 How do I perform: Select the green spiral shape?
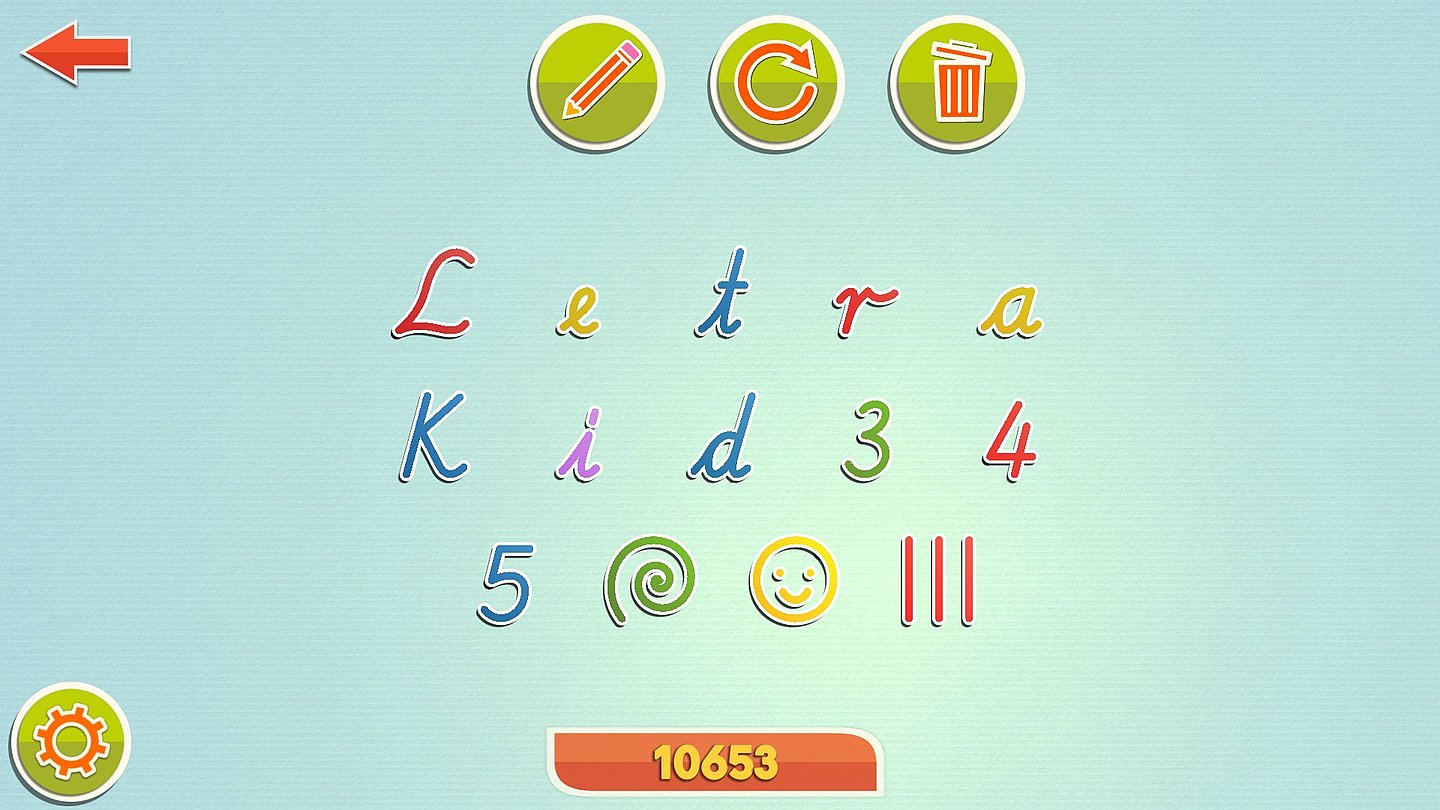click(x=650, y=581)
